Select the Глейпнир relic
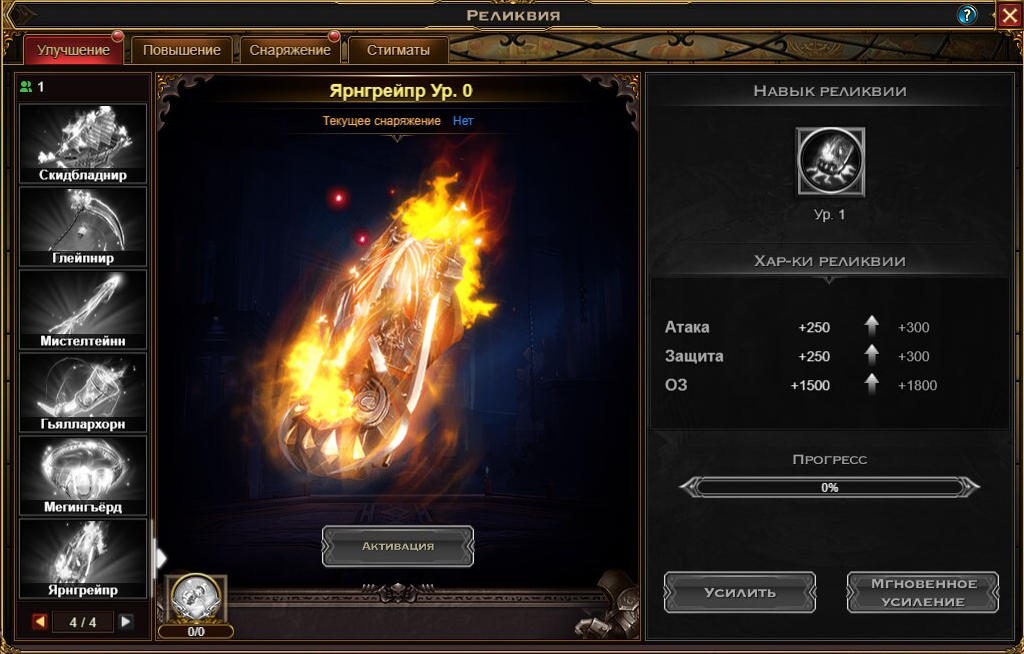Screen dimensions: 1024x654 point(83,227)
